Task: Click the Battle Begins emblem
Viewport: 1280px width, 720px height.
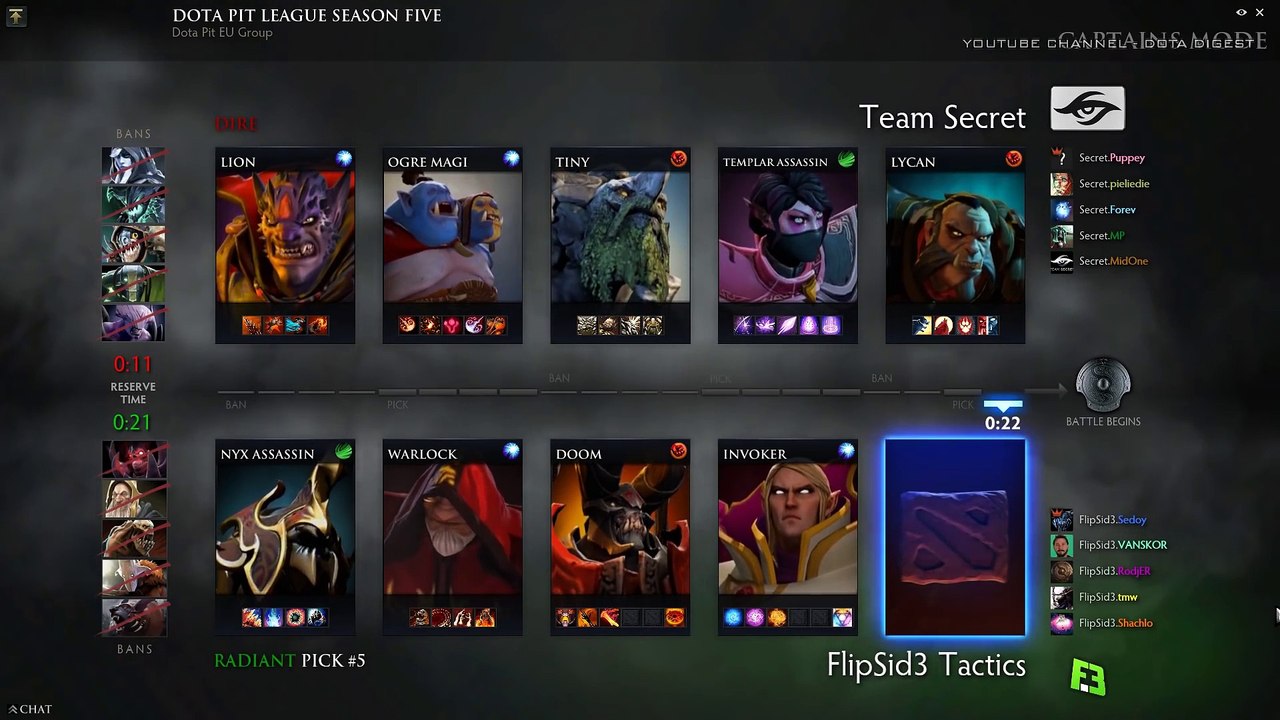Action: pos(1103,386)
